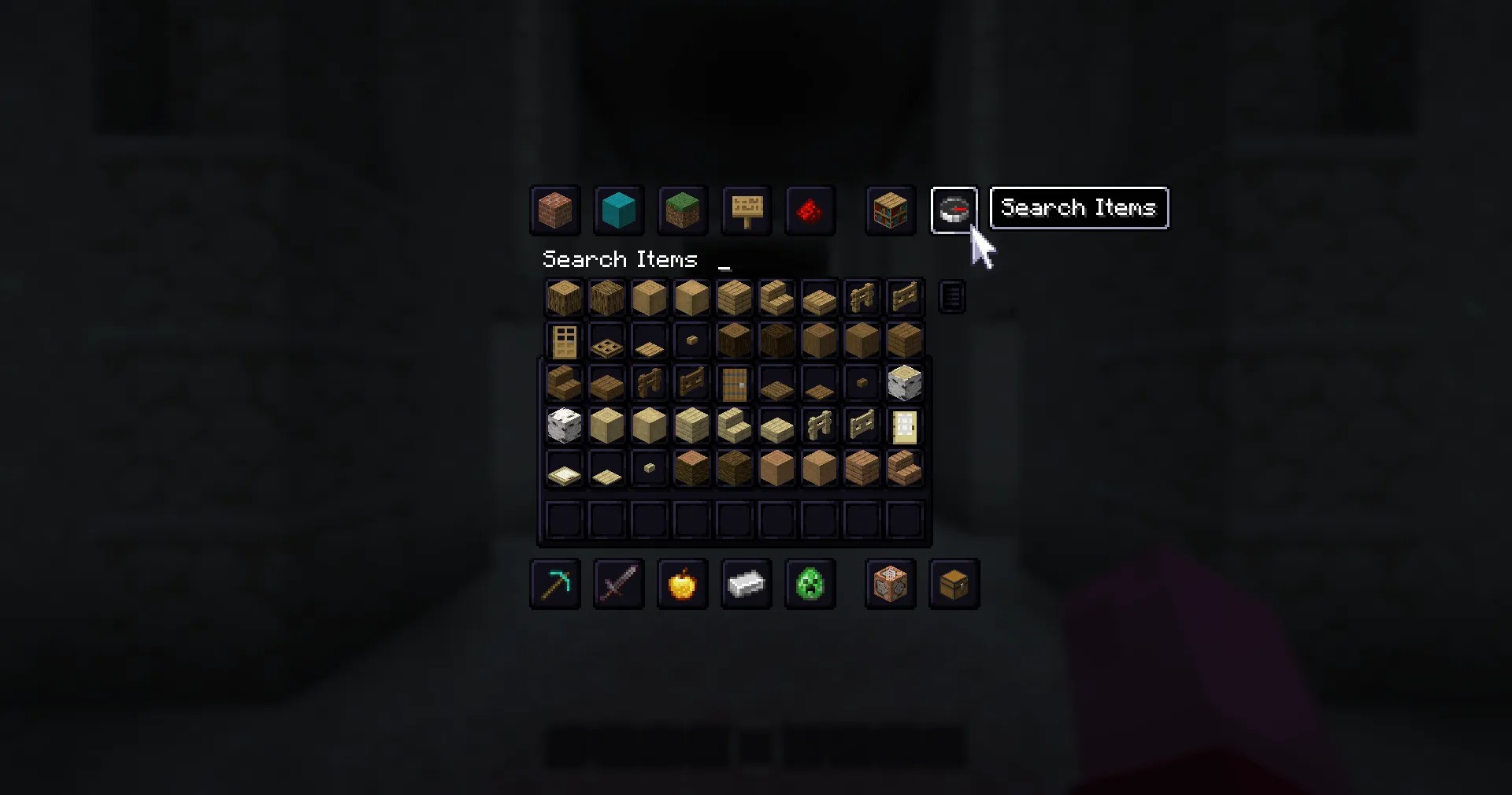Select the oak log item
1512x795 pixels.
[564, 298]
